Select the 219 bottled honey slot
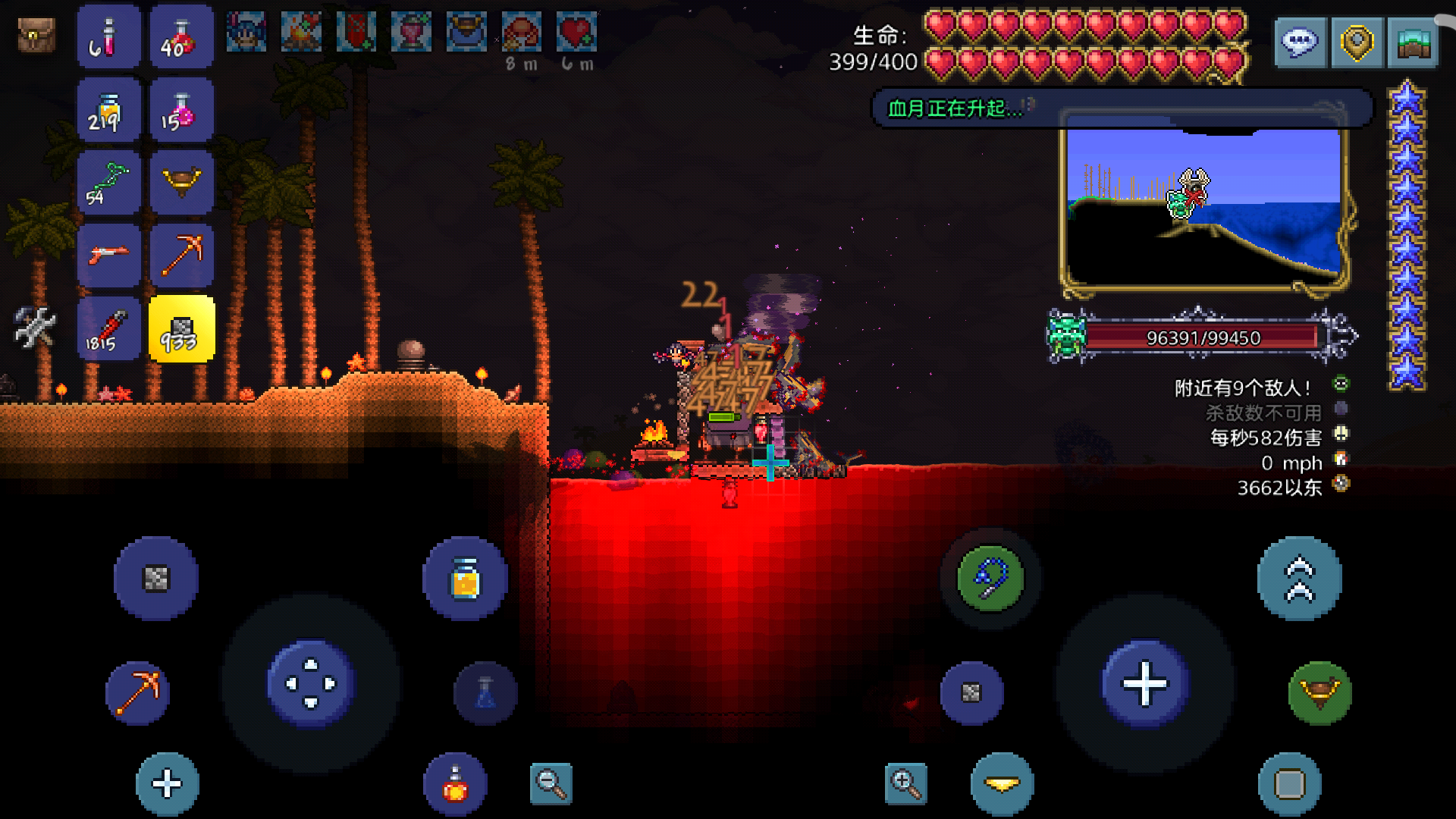The image size is (1456, 819). (108, 110)
